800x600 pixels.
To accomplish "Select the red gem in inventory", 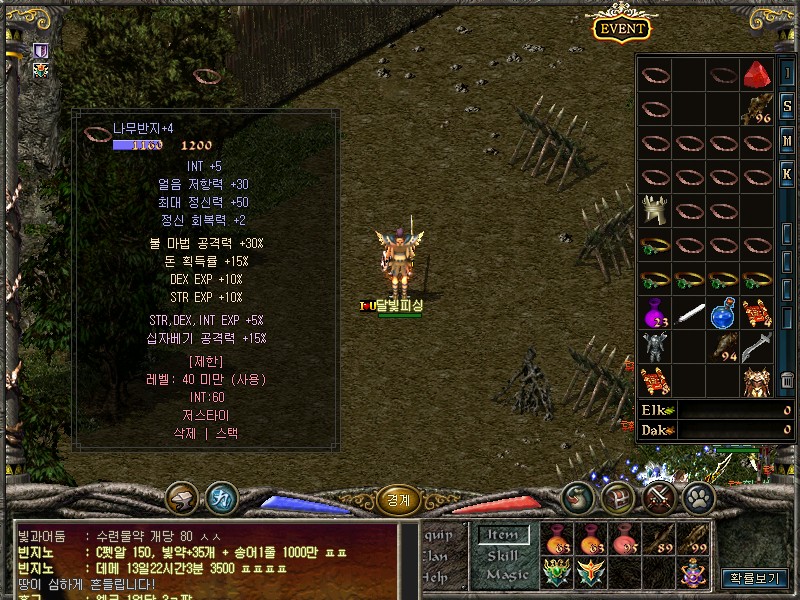I will 756,74.
